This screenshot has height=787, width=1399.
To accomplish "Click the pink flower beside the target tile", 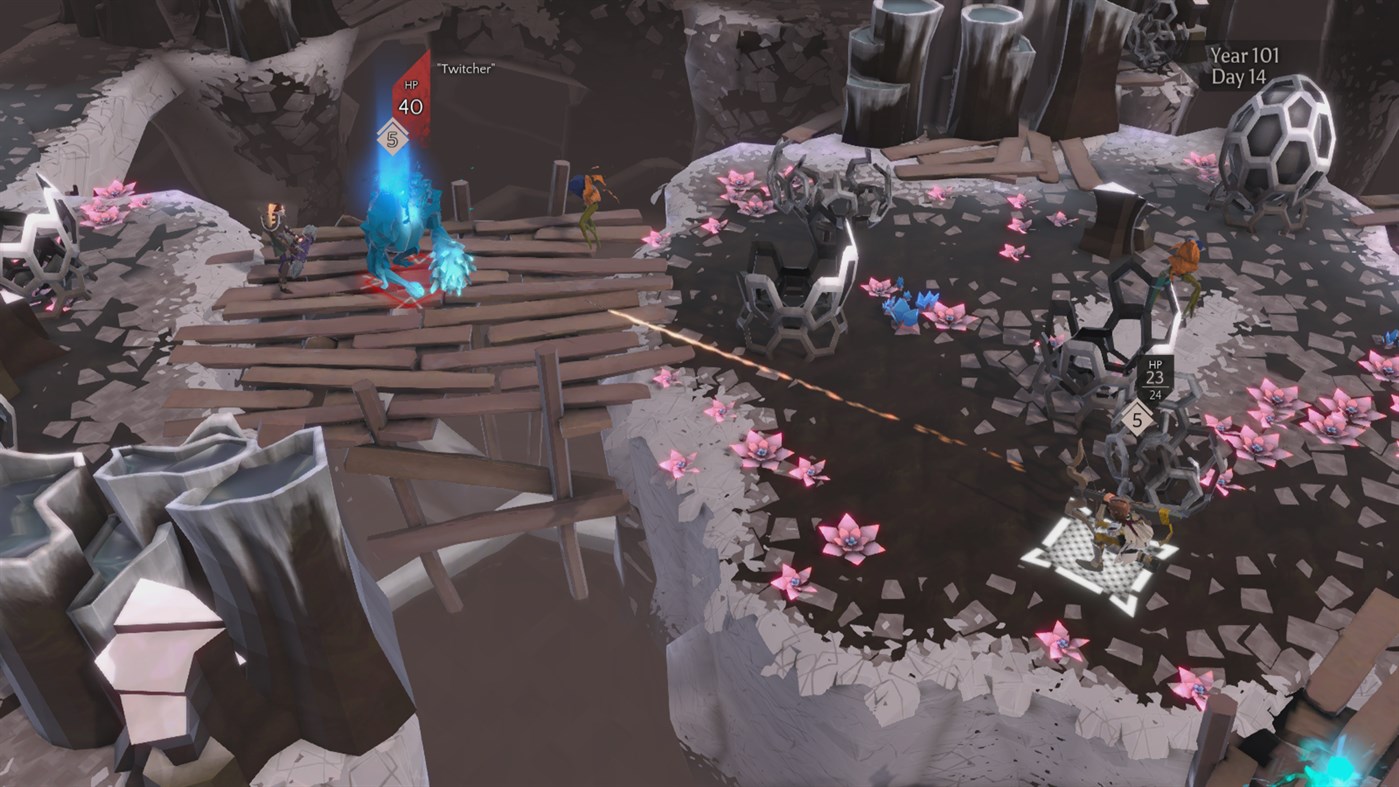I will (x=1060, y=640).
